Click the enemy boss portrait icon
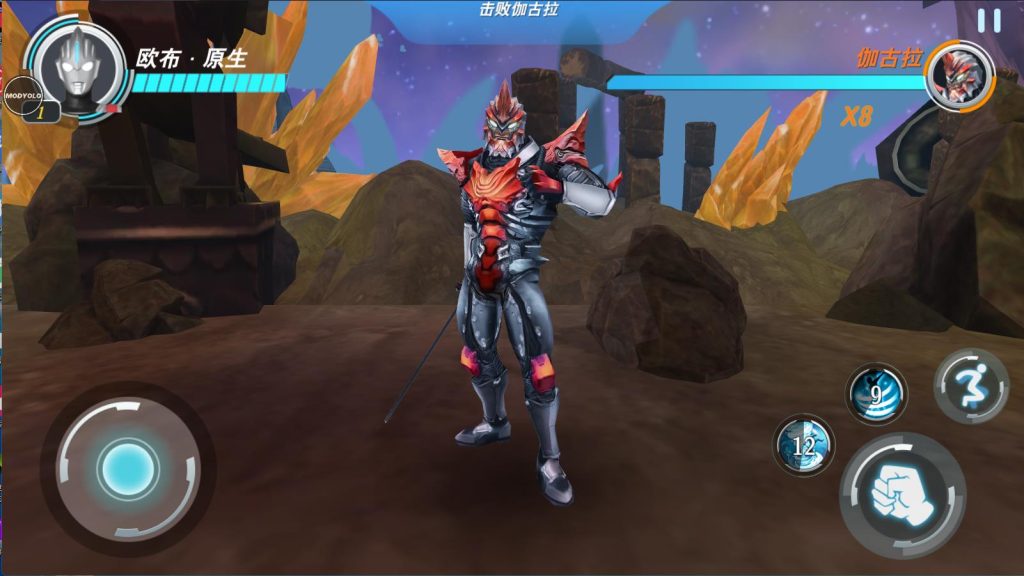 [x=957, y=76]
